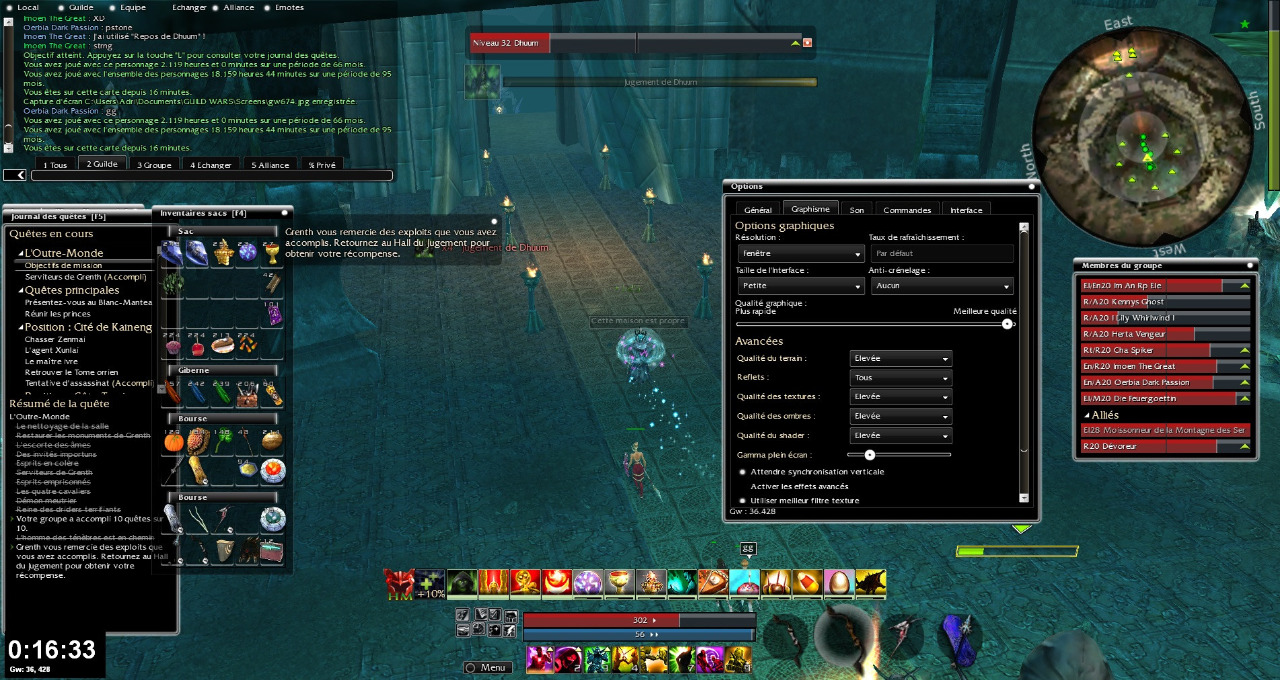This screenshot has width=1280, height=680.
Task: Select the pumpkin item in inventory
Action: [x=172, y=440]
